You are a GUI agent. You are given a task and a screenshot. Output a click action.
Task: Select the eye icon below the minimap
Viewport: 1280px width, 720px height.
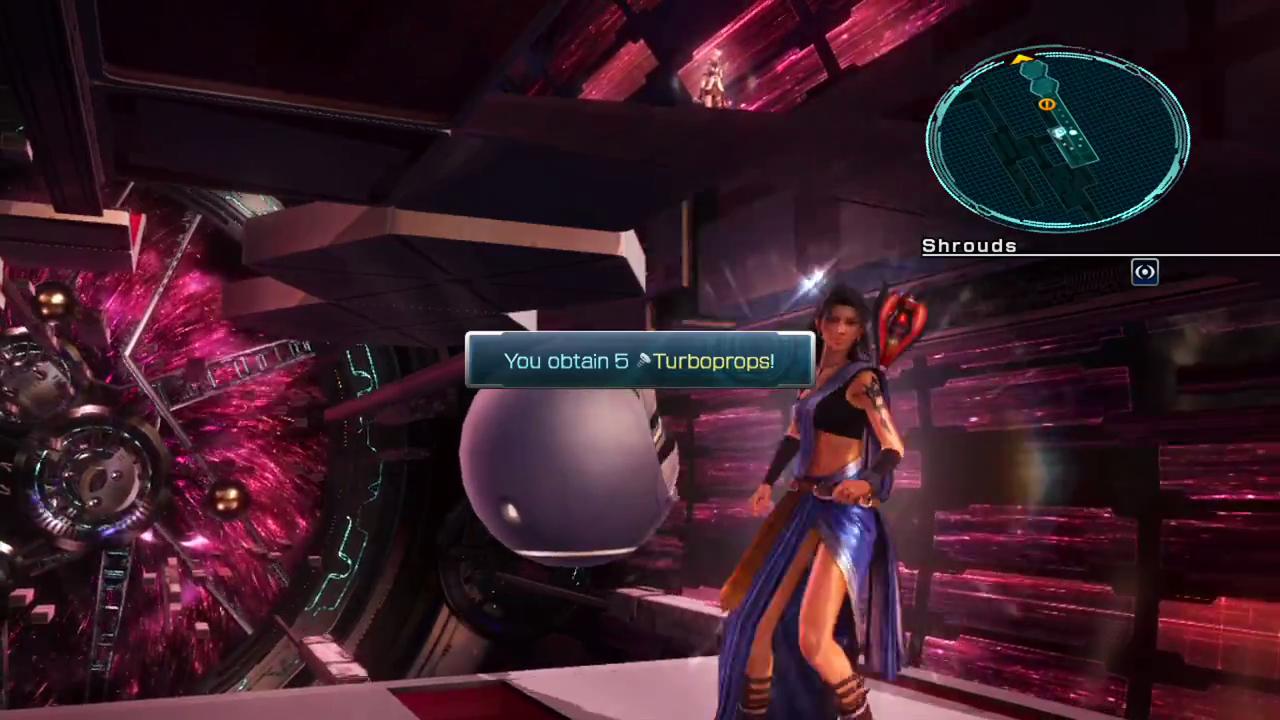(x=1145, y=272)
